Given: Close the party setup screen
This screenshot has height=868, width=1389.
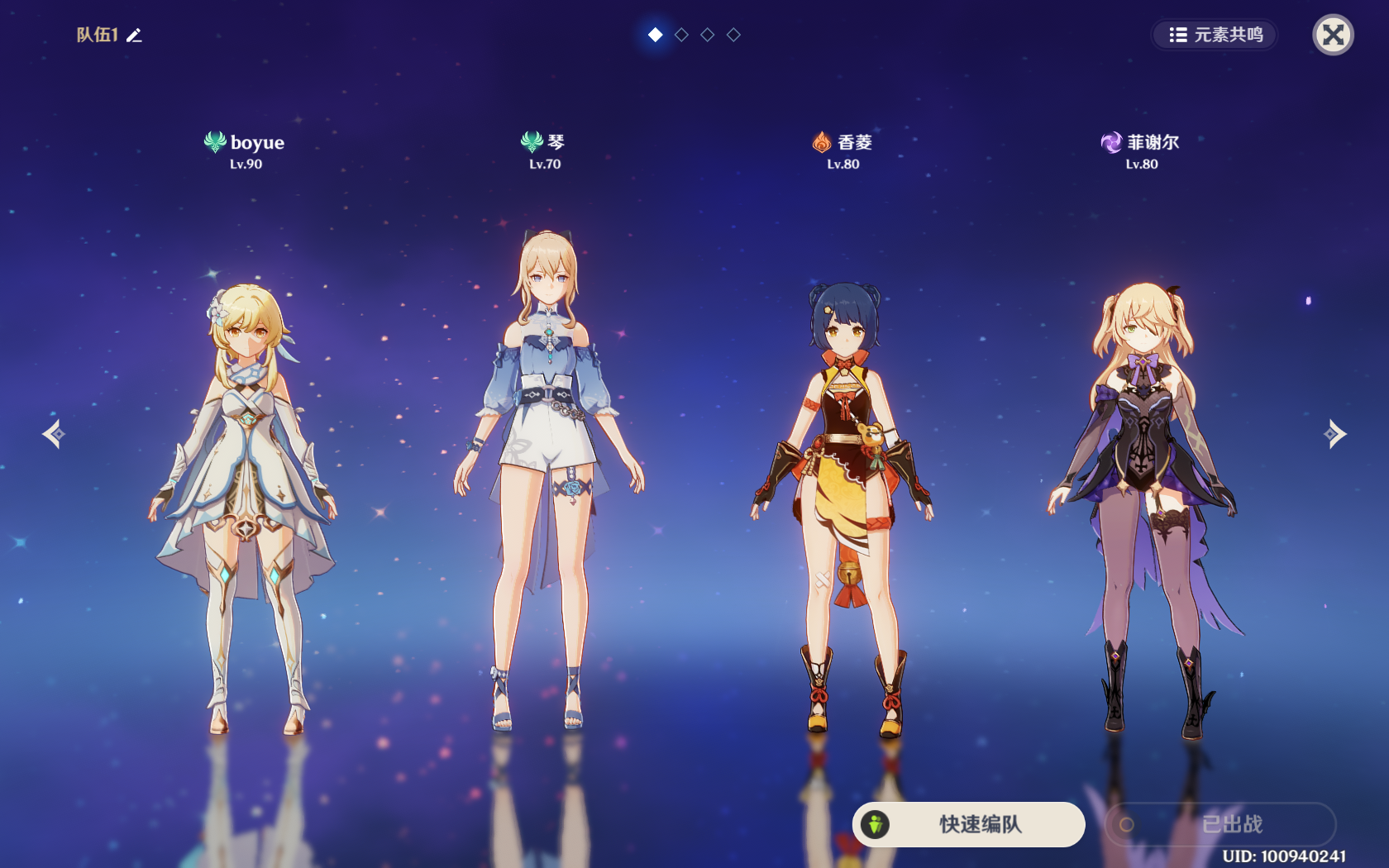Looking at the screenshot, I should [x=1333, y=35].
